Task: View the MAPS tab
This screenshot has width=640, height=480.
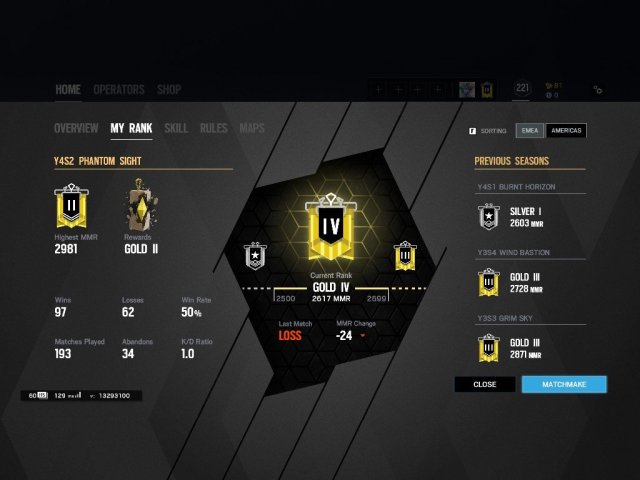Action: [252, 128]
